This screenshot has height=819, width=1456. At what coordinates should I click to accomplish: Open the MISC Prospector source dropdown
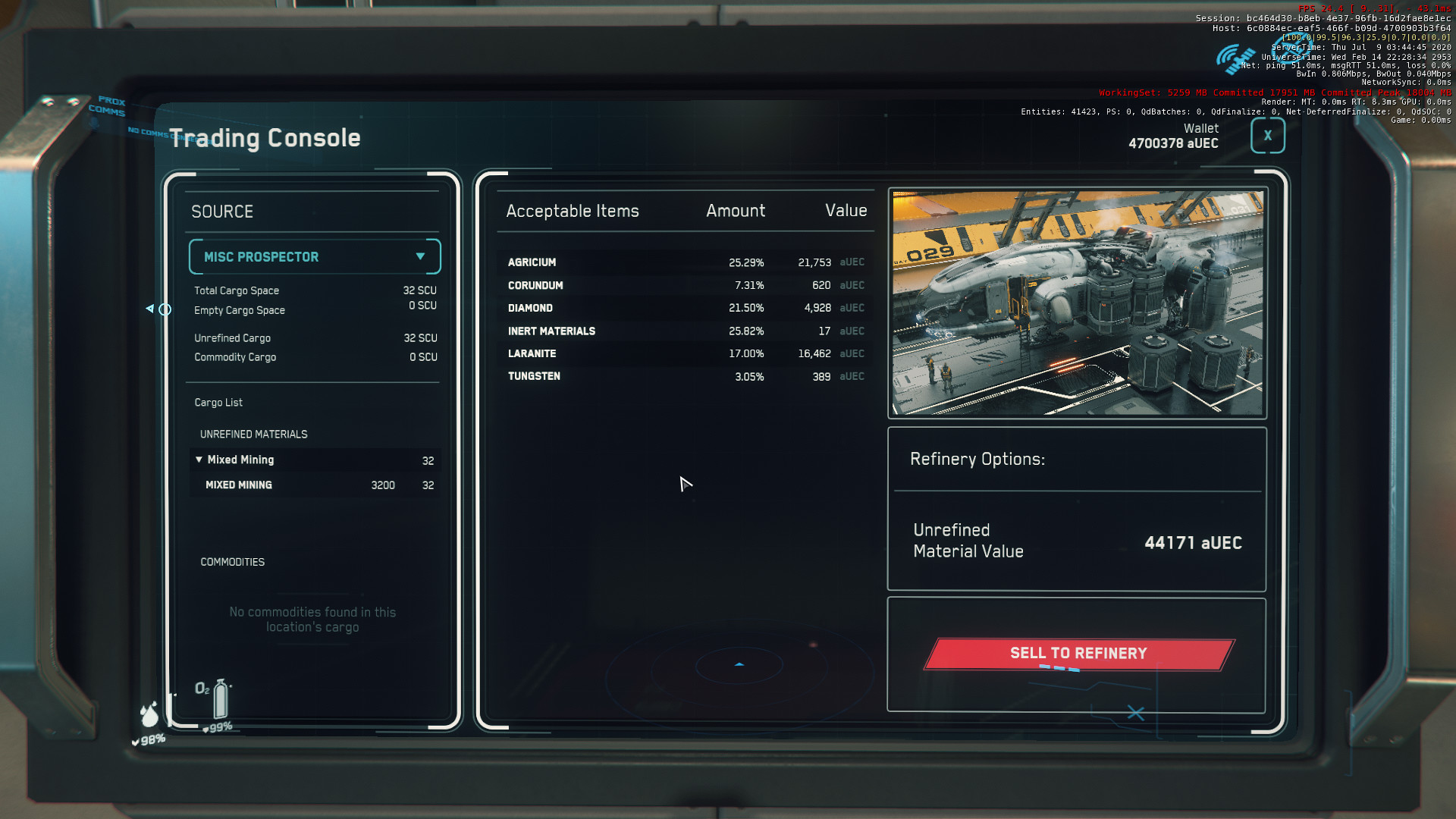(315, 257)
